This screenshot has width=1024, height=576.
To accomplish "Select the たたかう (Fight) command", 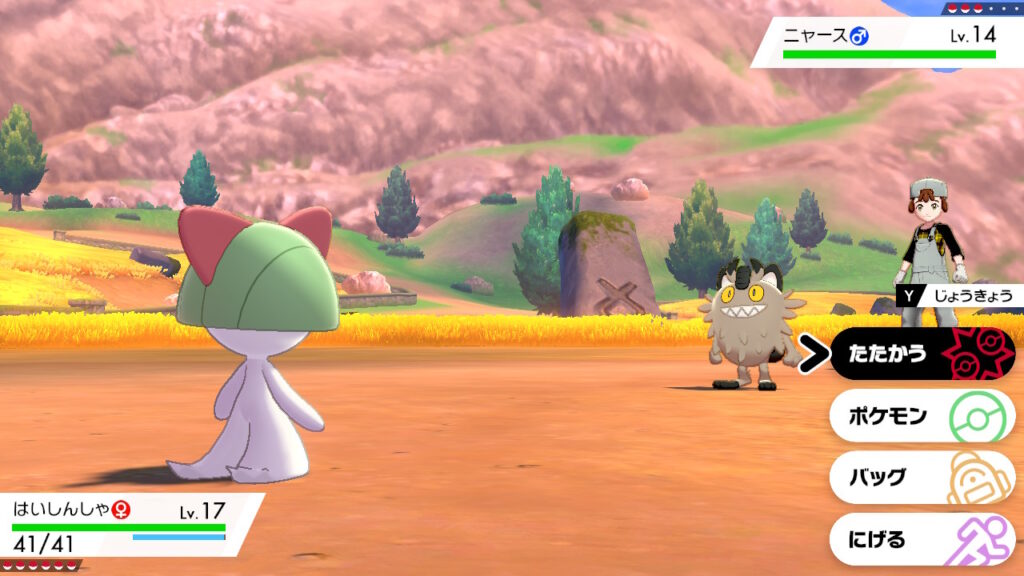I will (x=920, y=354).
